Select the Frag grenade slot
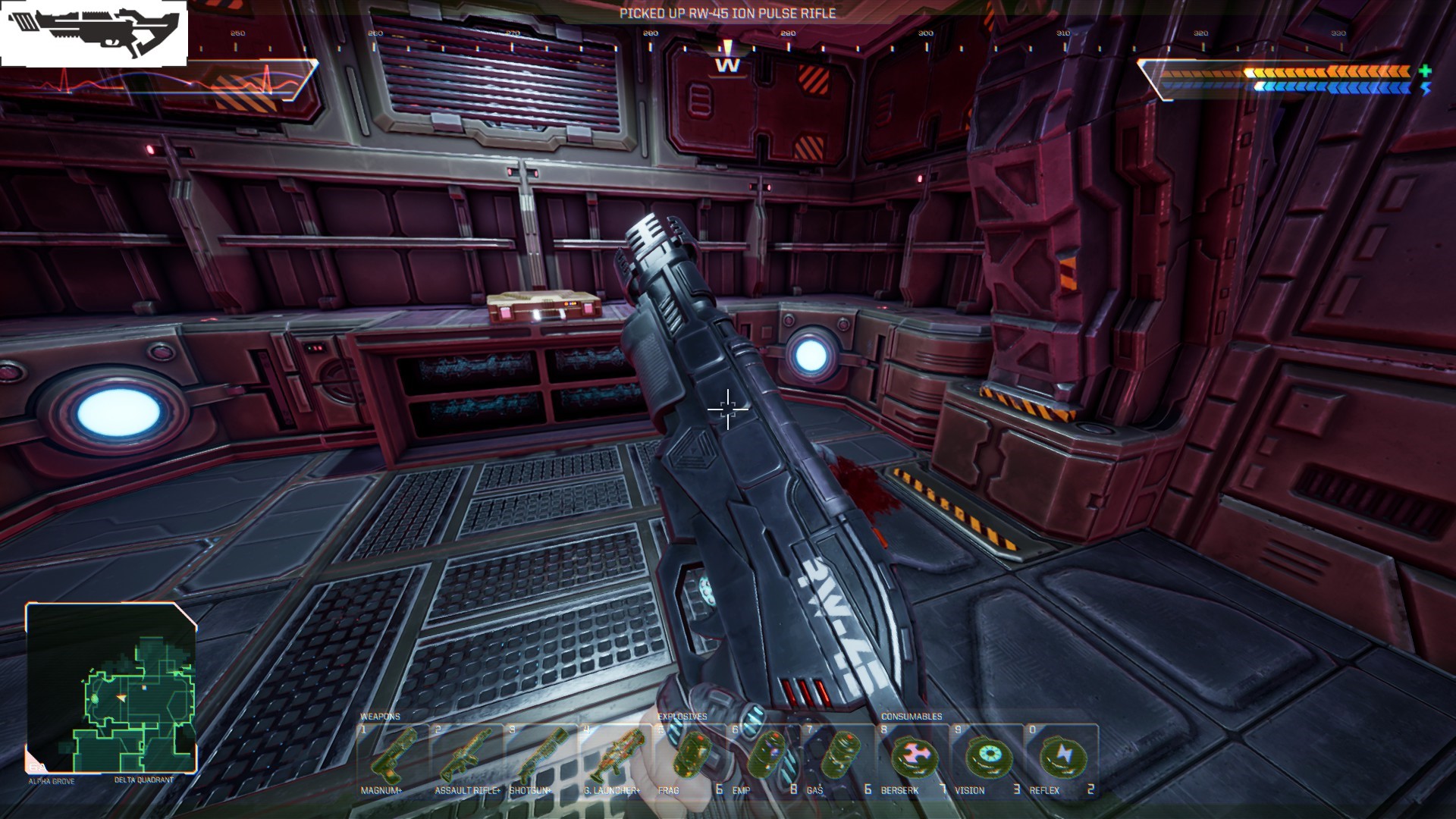1456x819 pixels. click(689, 758)
